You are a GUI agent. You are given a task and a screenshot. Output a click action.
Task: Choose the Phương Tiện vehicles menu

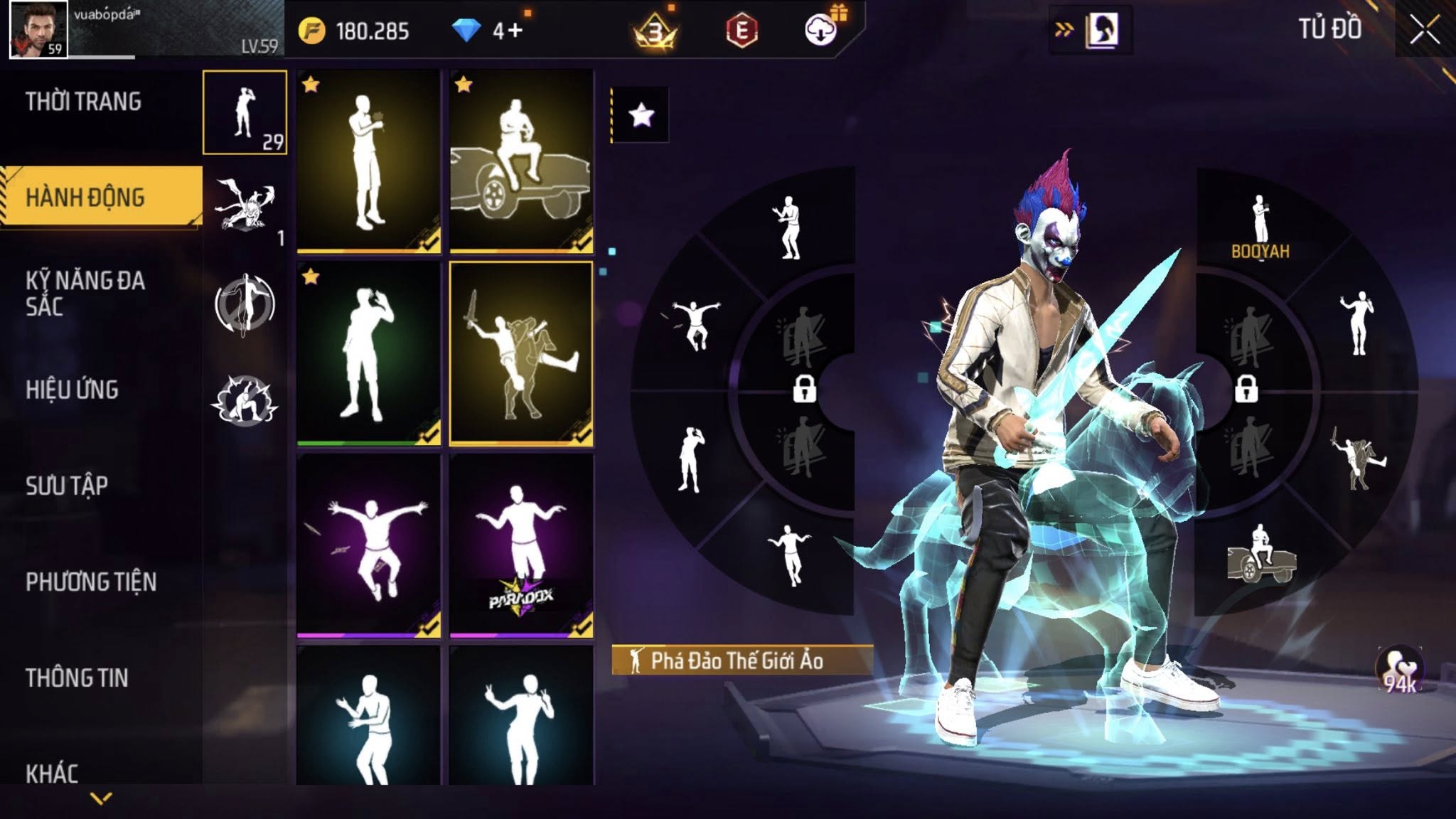click(x=91, y=582)
